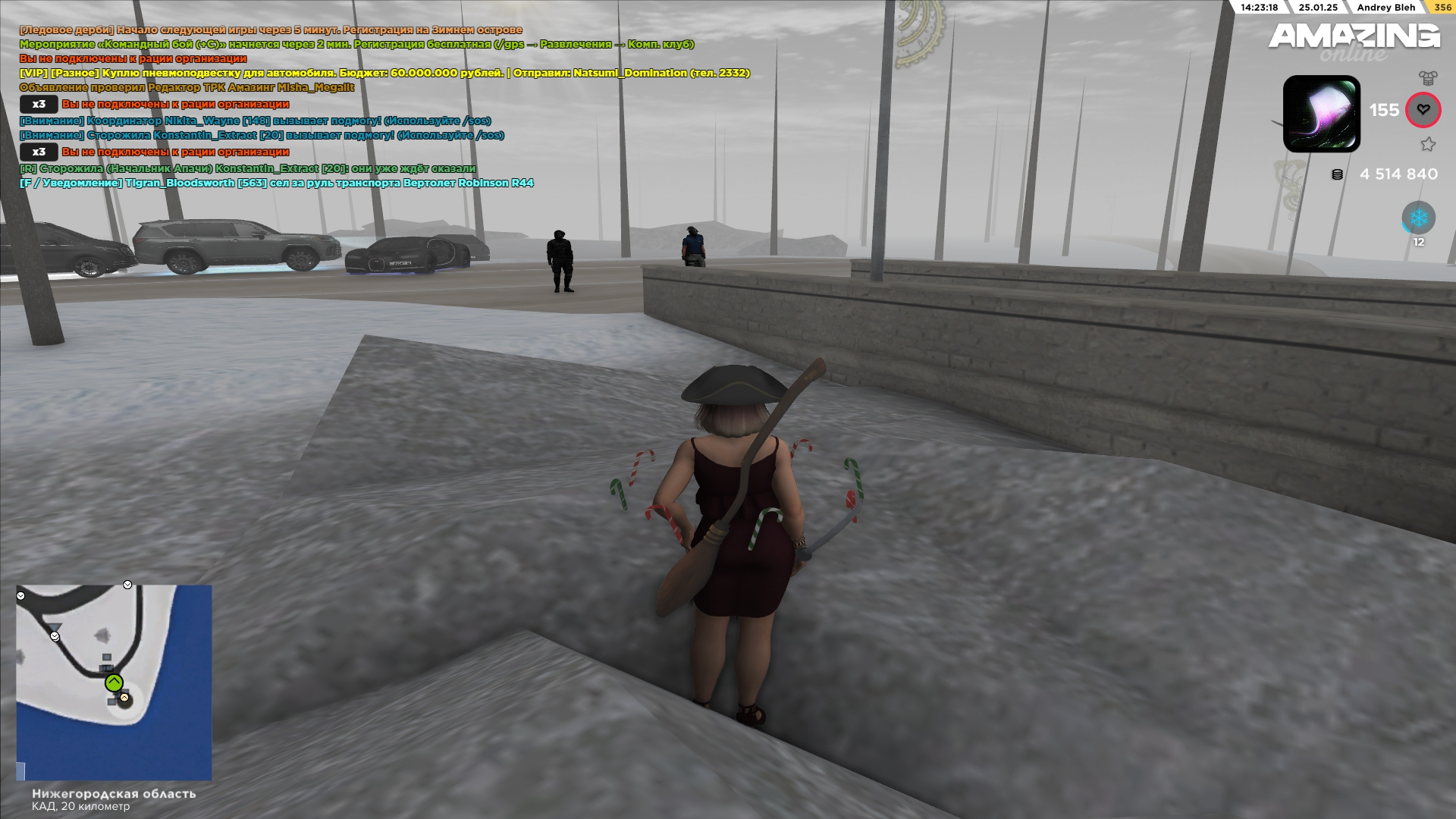
Task: Select the green arrow marker on the minimap
Action: click(x=114, y=682)
